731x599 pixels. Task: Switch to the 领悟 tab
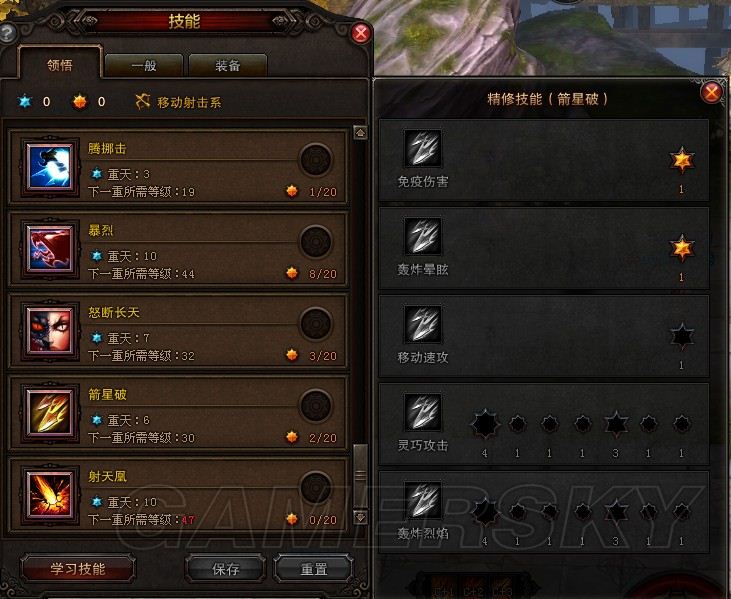59,66
